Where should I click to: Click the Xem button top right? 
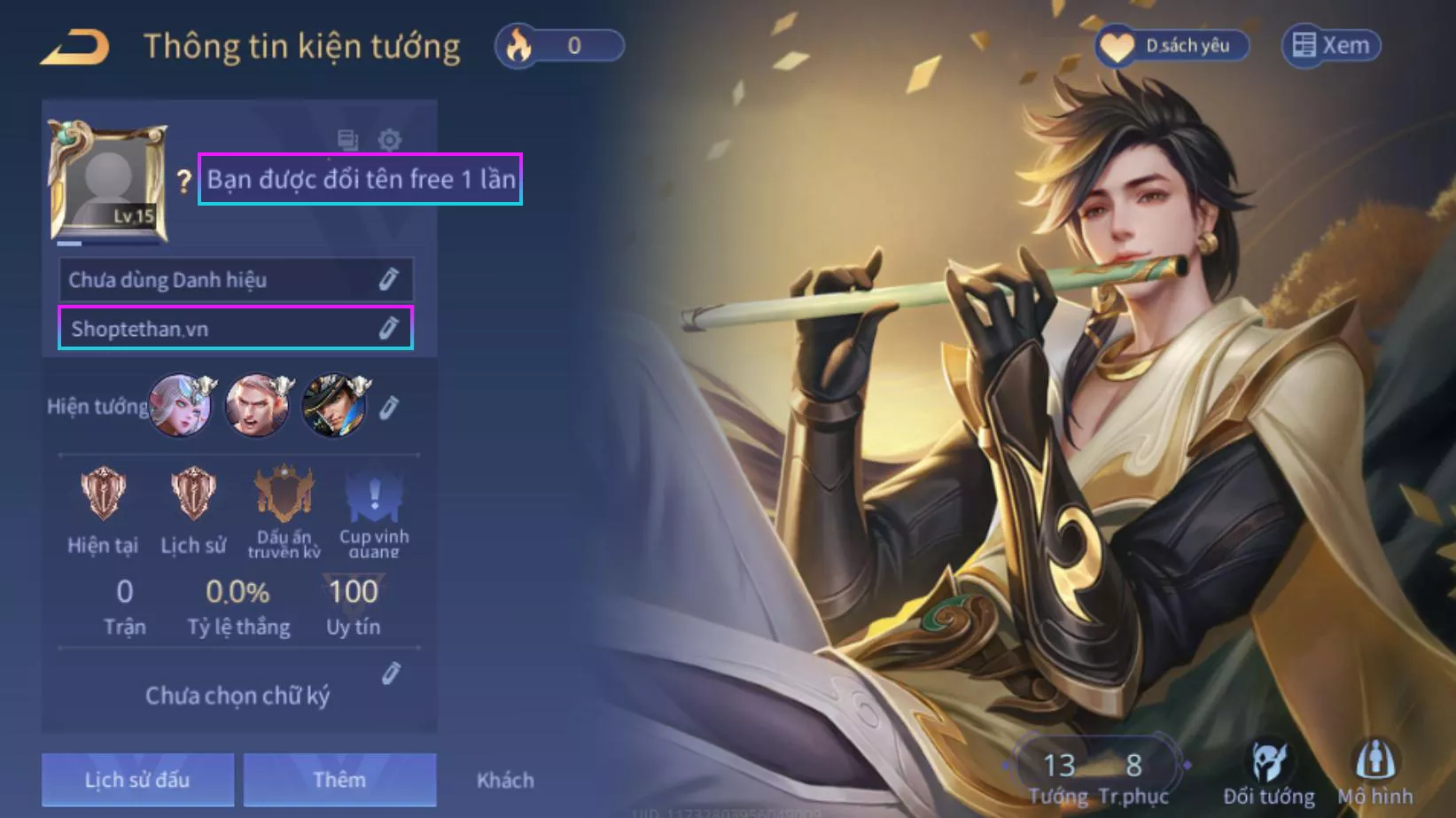(x=1329, y=46)
